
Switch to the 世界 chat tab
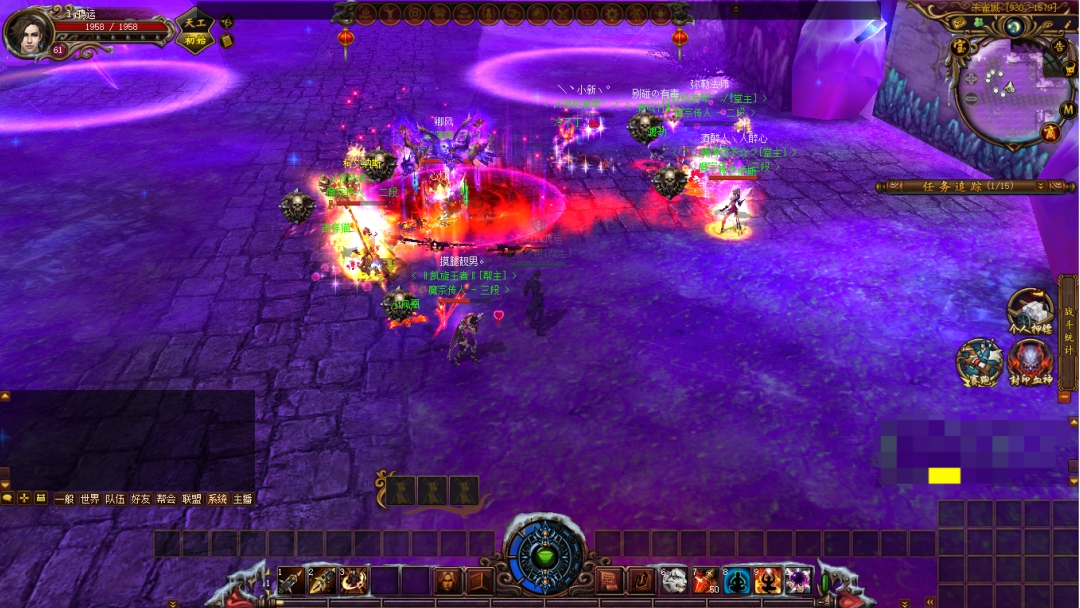tap(90, 498)
